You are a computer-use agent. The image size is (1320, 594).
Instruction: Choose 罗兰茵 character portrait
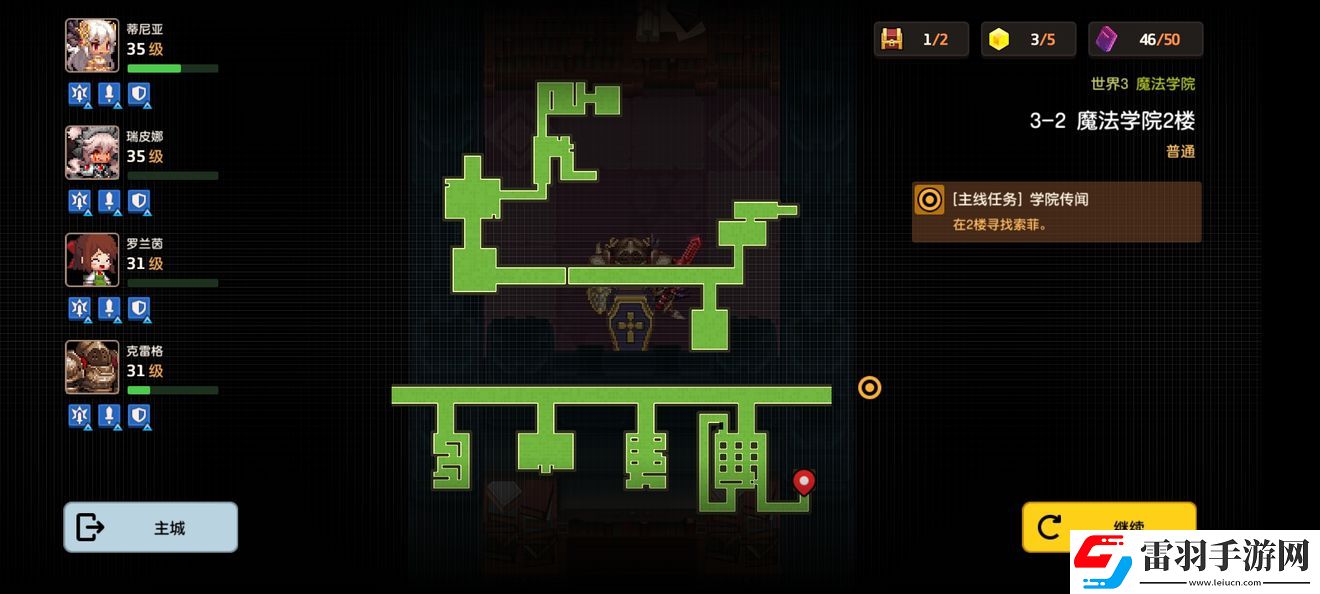(x=92, y=260)
